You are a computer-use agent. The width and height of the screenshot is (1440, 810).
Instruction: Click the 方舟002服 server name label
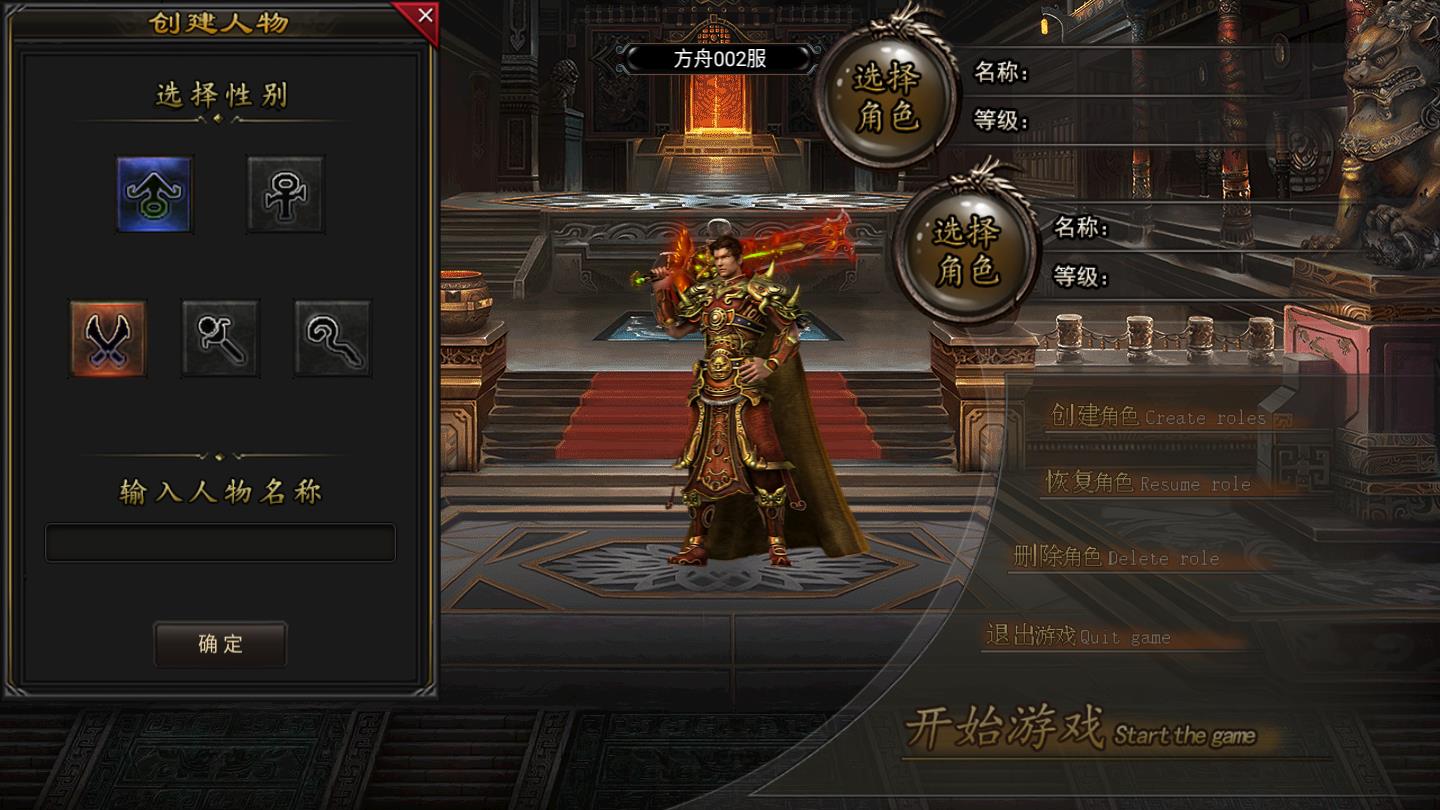point(720,58)
